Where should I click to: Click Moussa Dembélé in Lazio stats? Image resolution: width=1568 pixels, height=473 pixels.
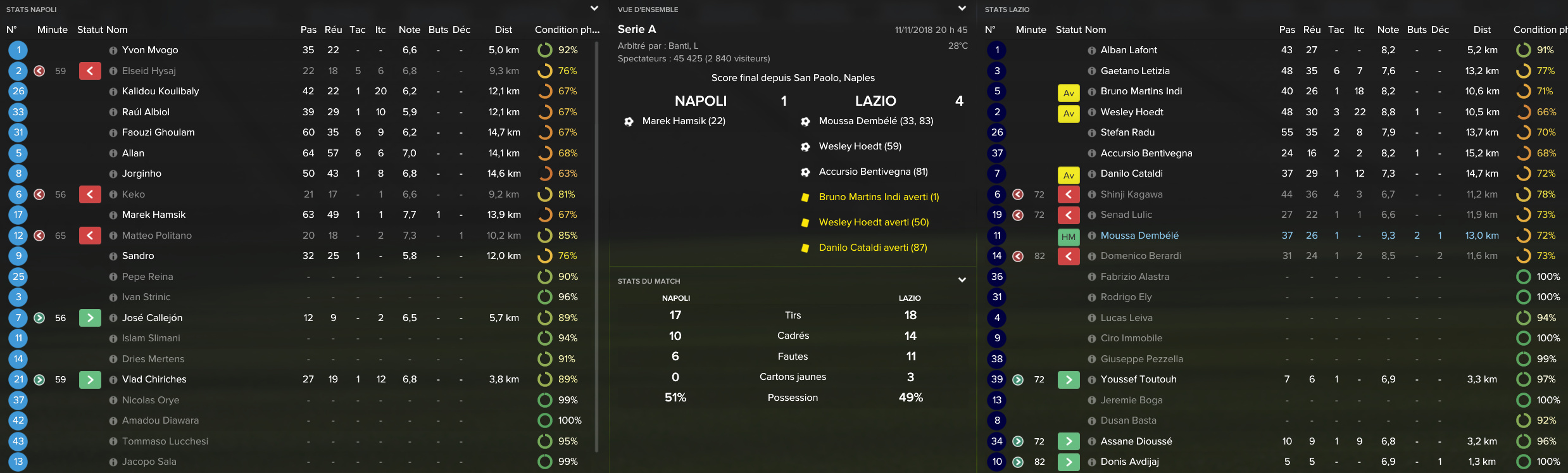pyautogui.click(x=1139, y=236)
